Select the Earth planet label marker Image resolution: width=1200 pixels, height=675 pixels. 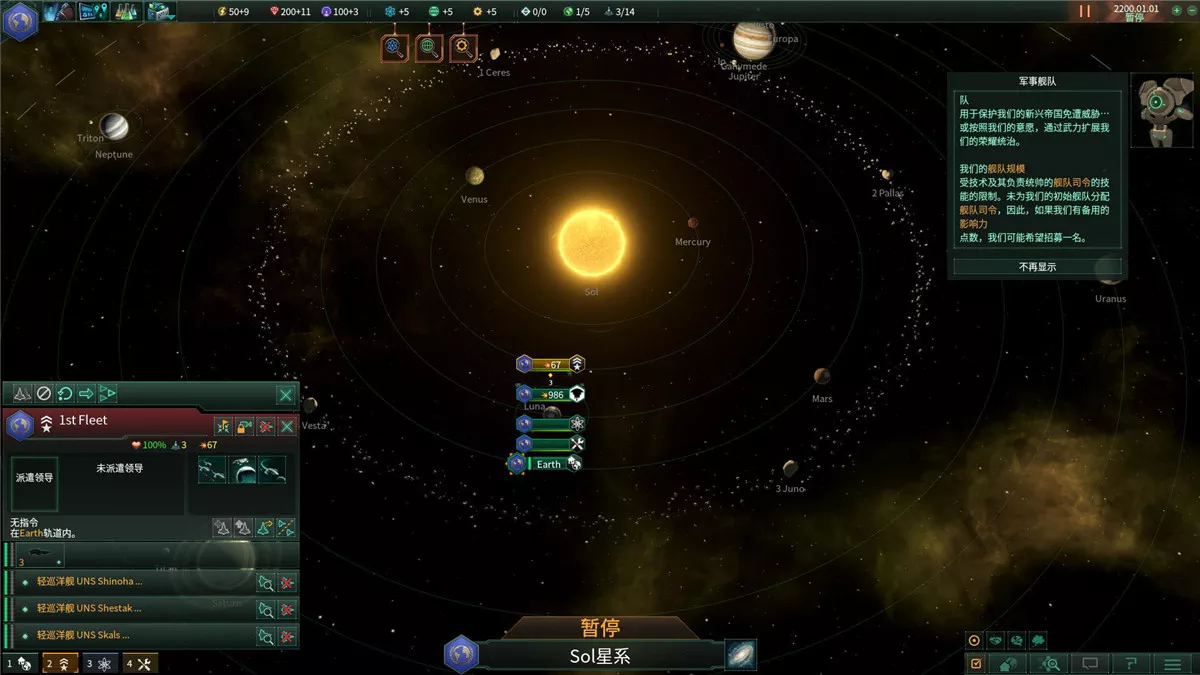[x=548, y=464]
